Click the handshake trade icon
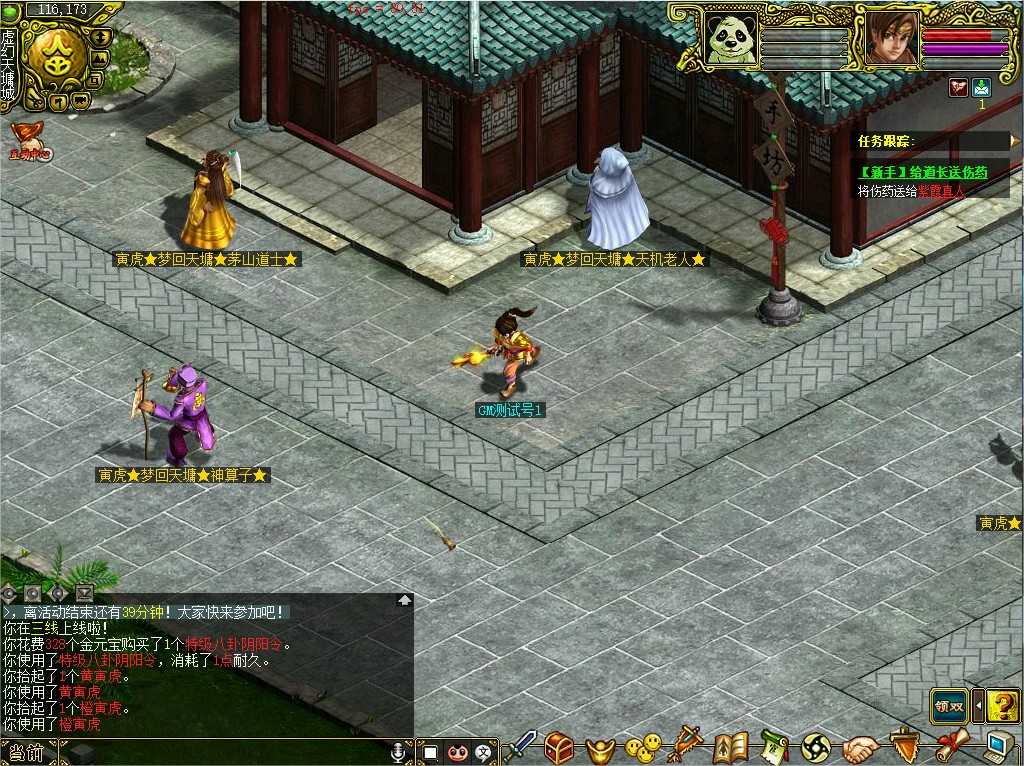 click(860, 746)
